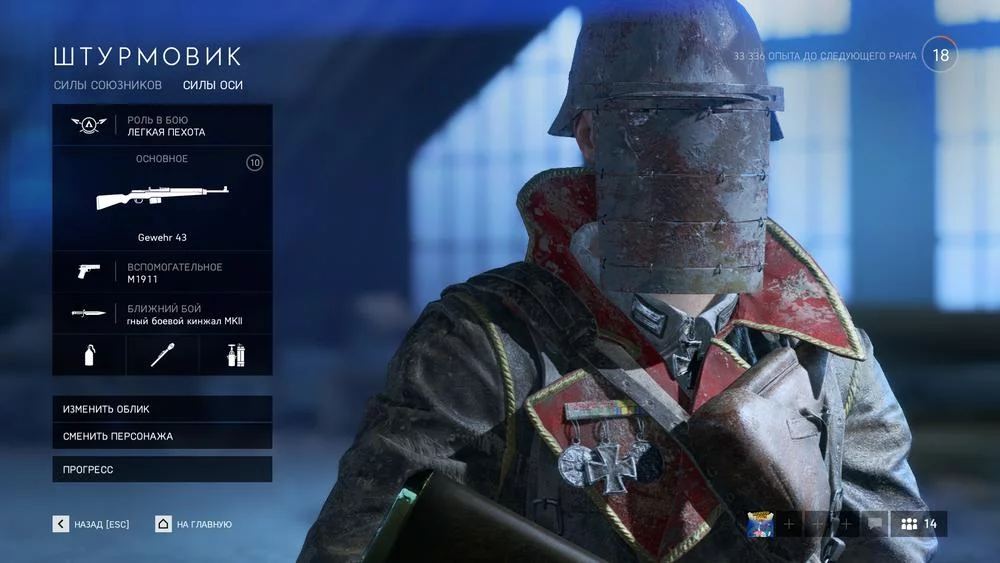Open the Прогресс menu

point(162,469)
